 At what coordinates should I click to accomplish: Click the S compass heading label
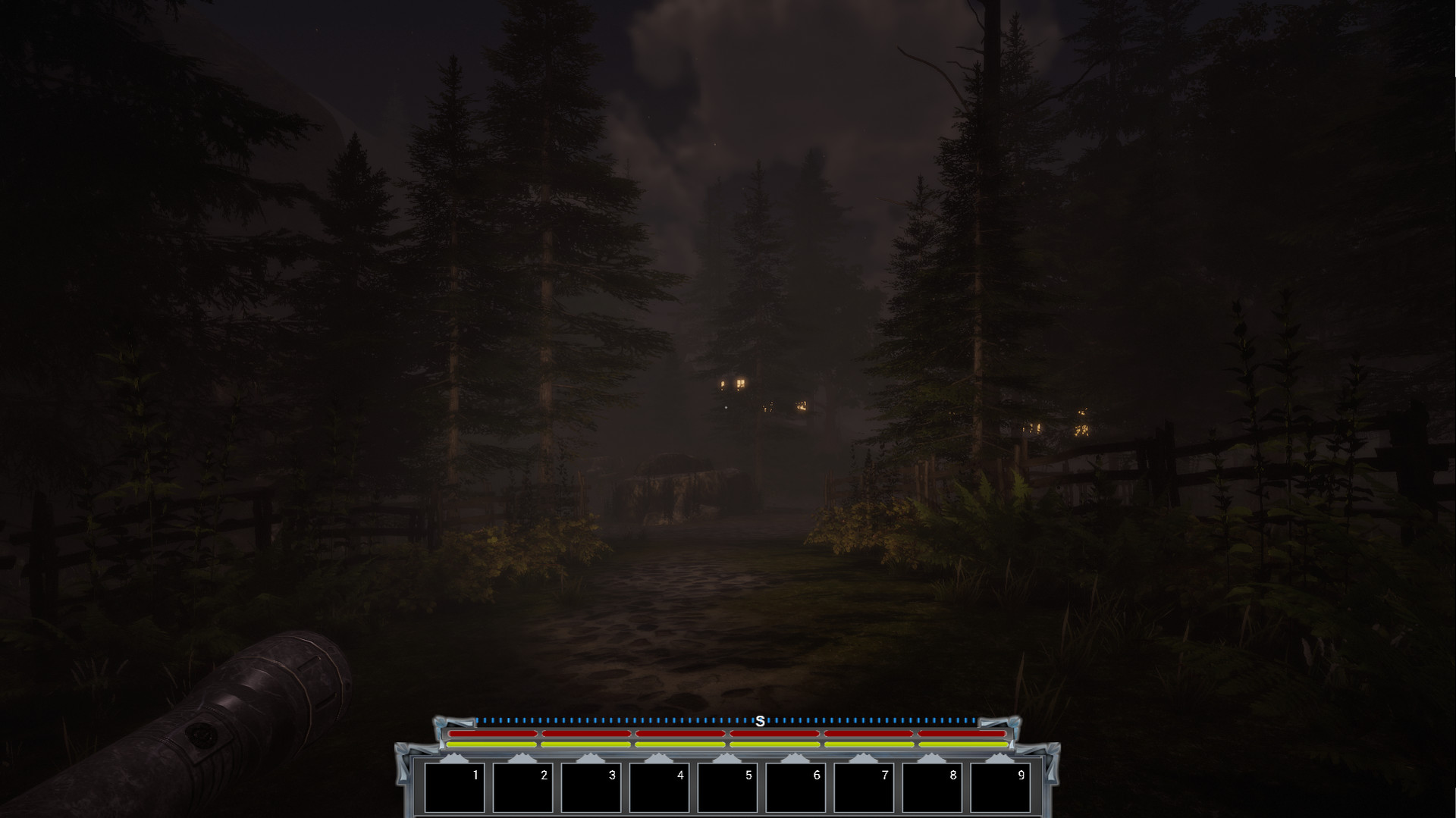pyautogui.click(x=761, y=722)
